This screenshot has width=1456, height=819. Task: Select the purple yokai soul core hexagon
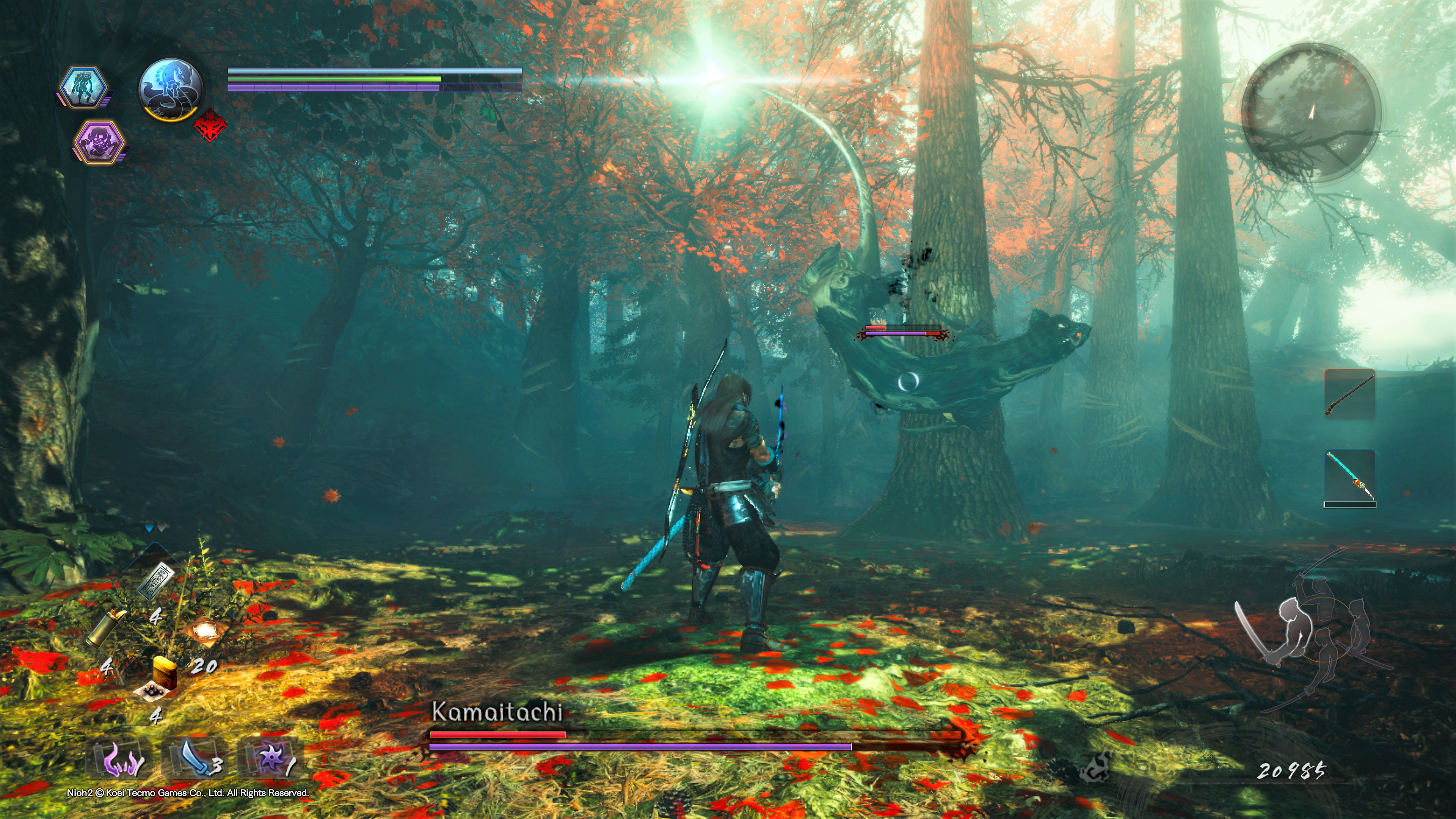point(99,141)
